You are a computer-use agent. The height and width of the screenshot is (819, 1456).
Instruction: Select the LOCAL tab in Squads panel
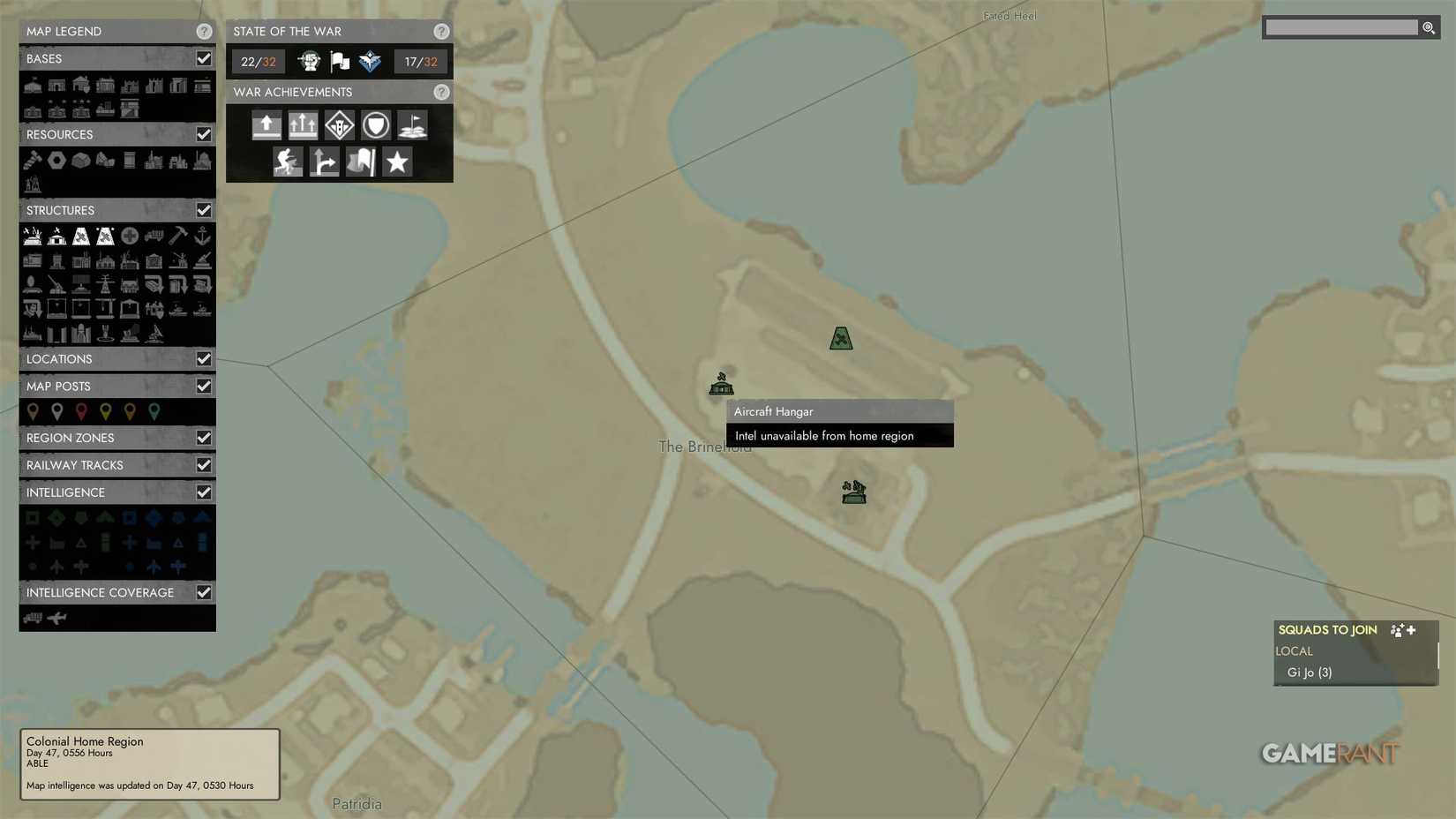(1294, 651)
